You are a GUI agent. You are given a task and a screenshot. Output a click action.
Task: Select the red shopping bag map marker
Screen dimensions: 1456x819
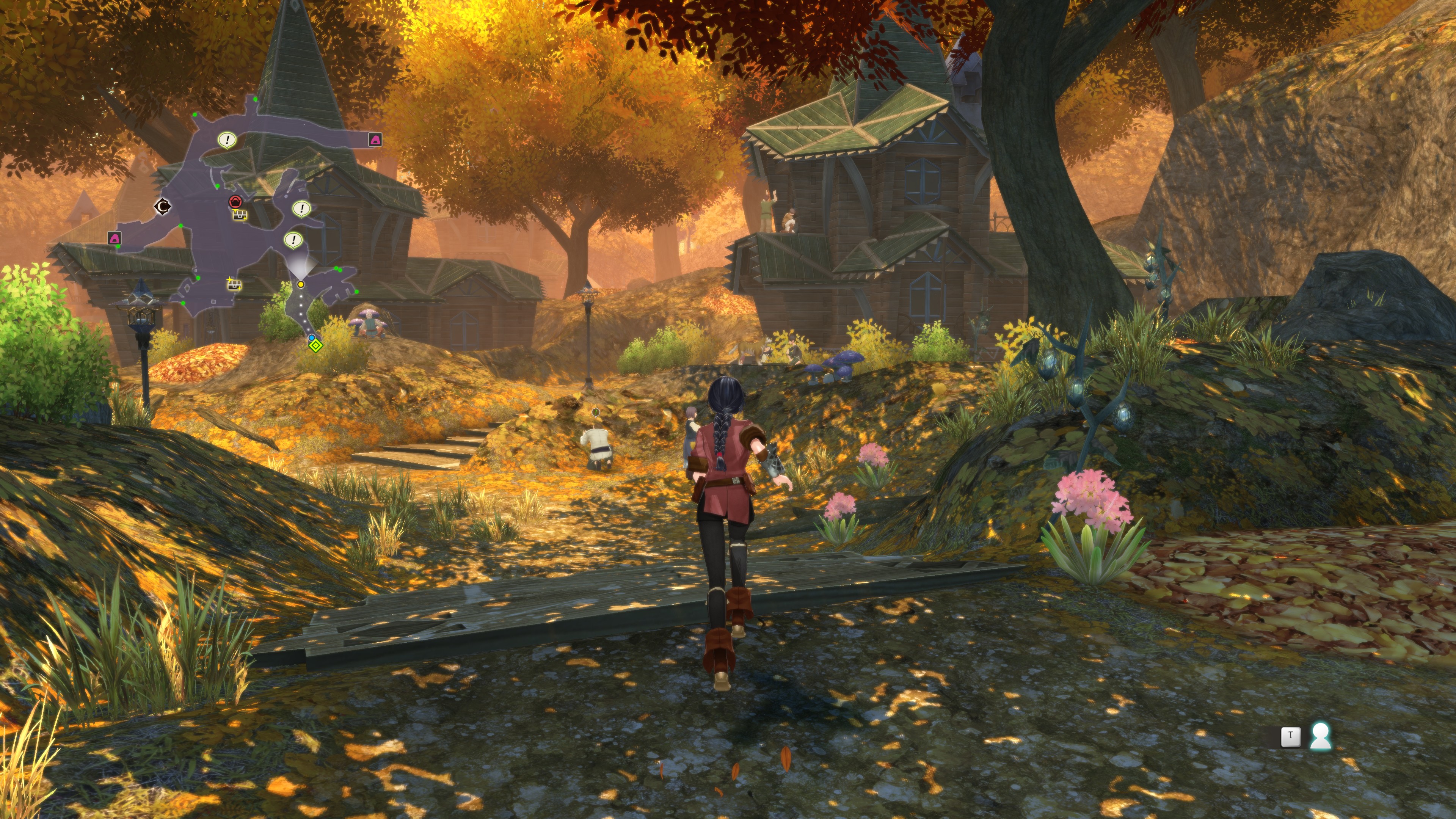click(235, 202)
